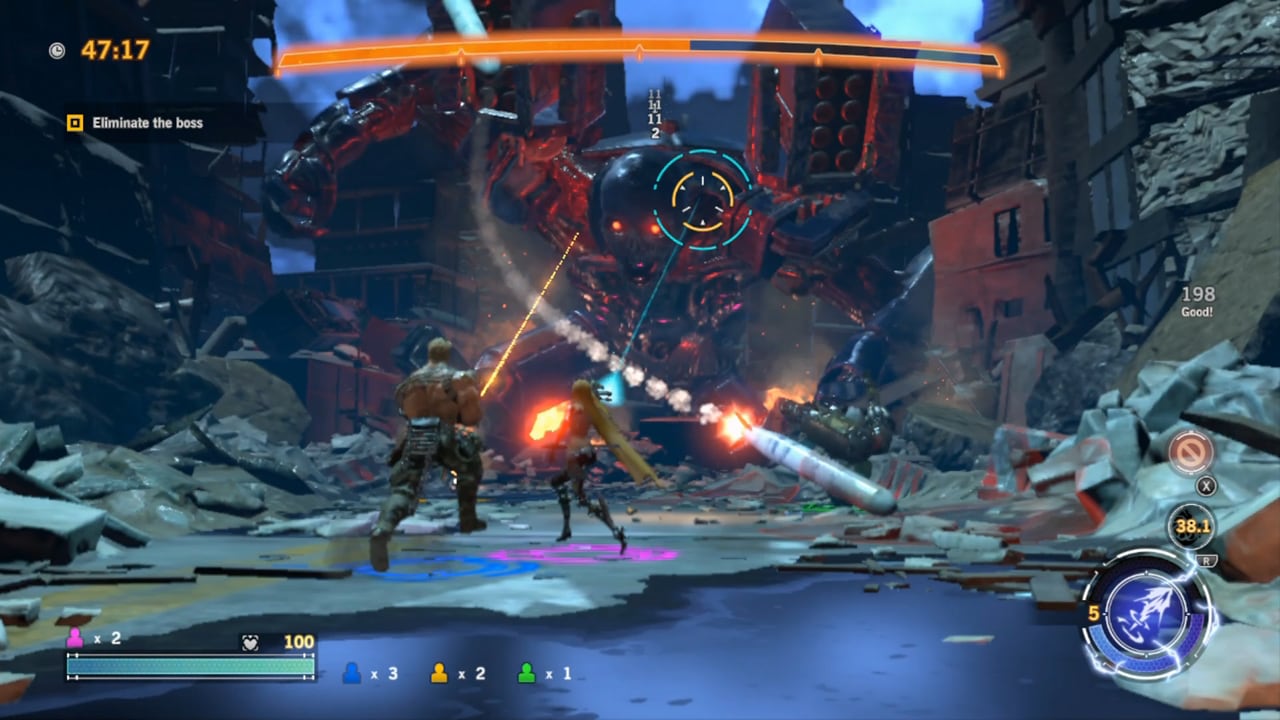1280x720 pixels.
Task: Click the 198 Good! score popup
Action: point(1196,302)
